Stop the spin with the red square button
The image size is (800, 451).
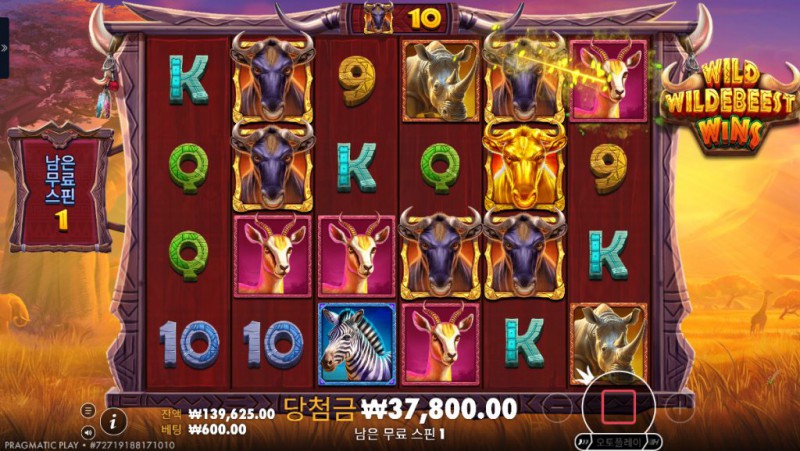point(618,405)
